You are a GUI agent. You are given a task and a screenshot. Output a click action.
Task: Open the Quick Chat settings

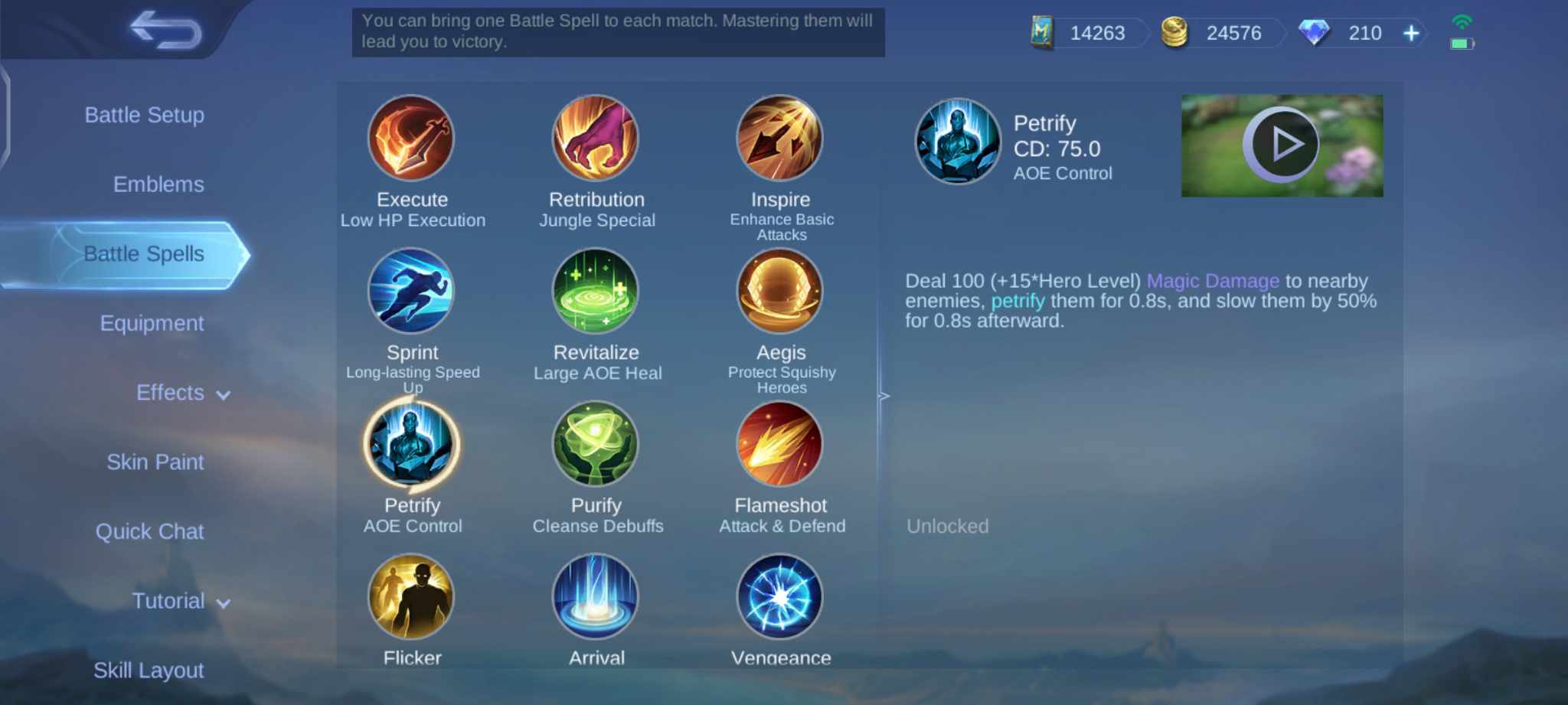[x=151, y=531]
